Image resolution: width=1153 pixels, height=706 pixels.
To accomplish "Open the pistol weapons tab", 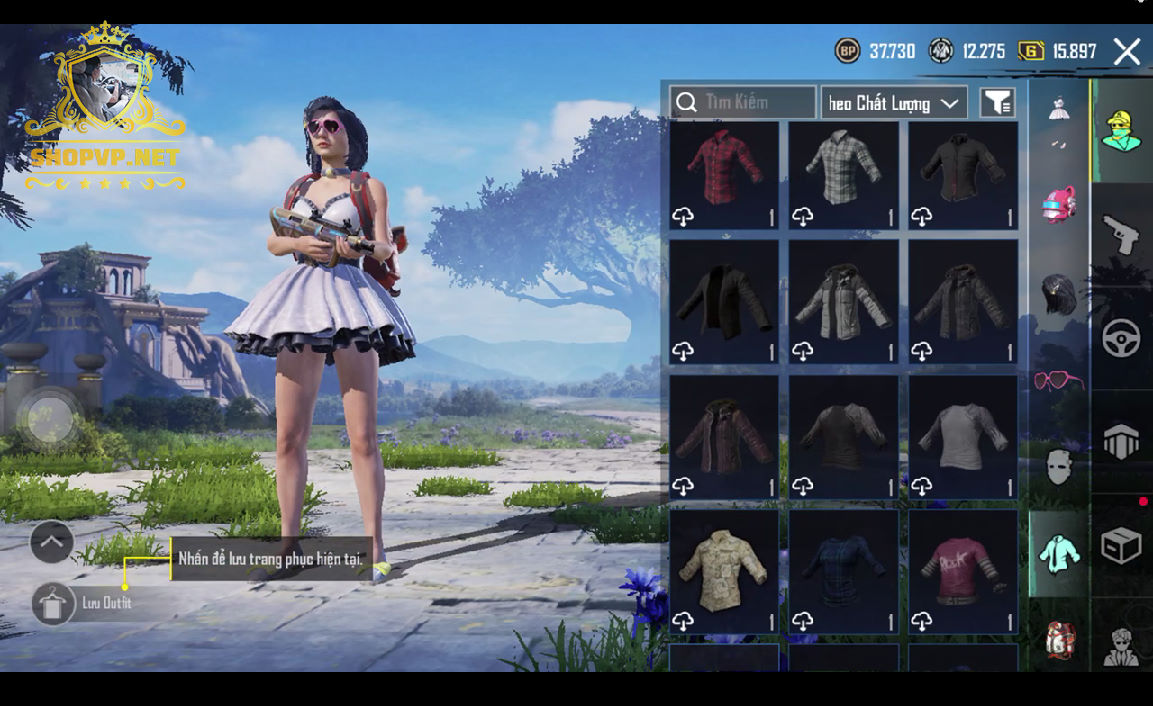I will click(x=1121, y=234).
